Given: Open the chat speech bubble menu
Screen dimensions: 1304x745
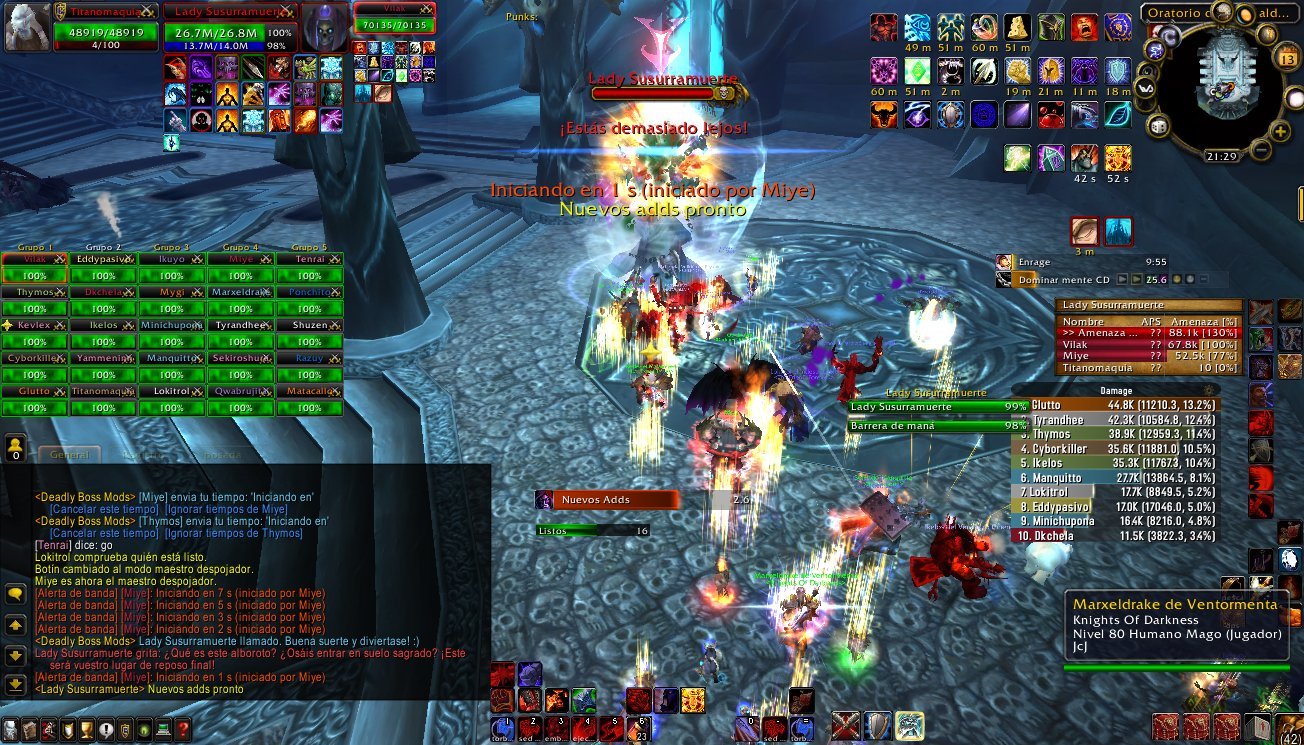Looking at the screenshot, I should [15, 594].
